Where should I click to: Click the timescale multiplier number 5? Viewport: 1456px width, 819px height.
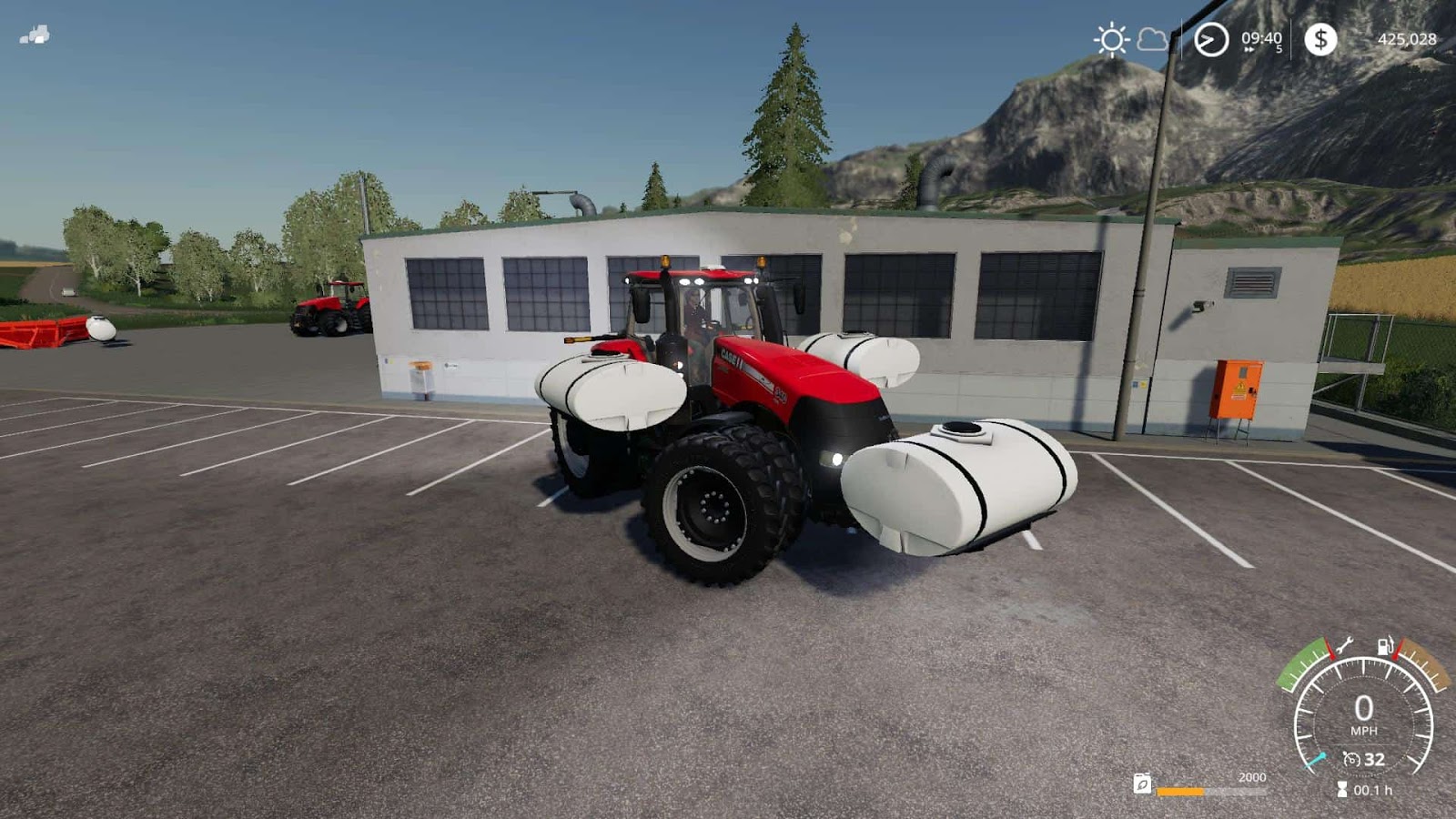1280,48
